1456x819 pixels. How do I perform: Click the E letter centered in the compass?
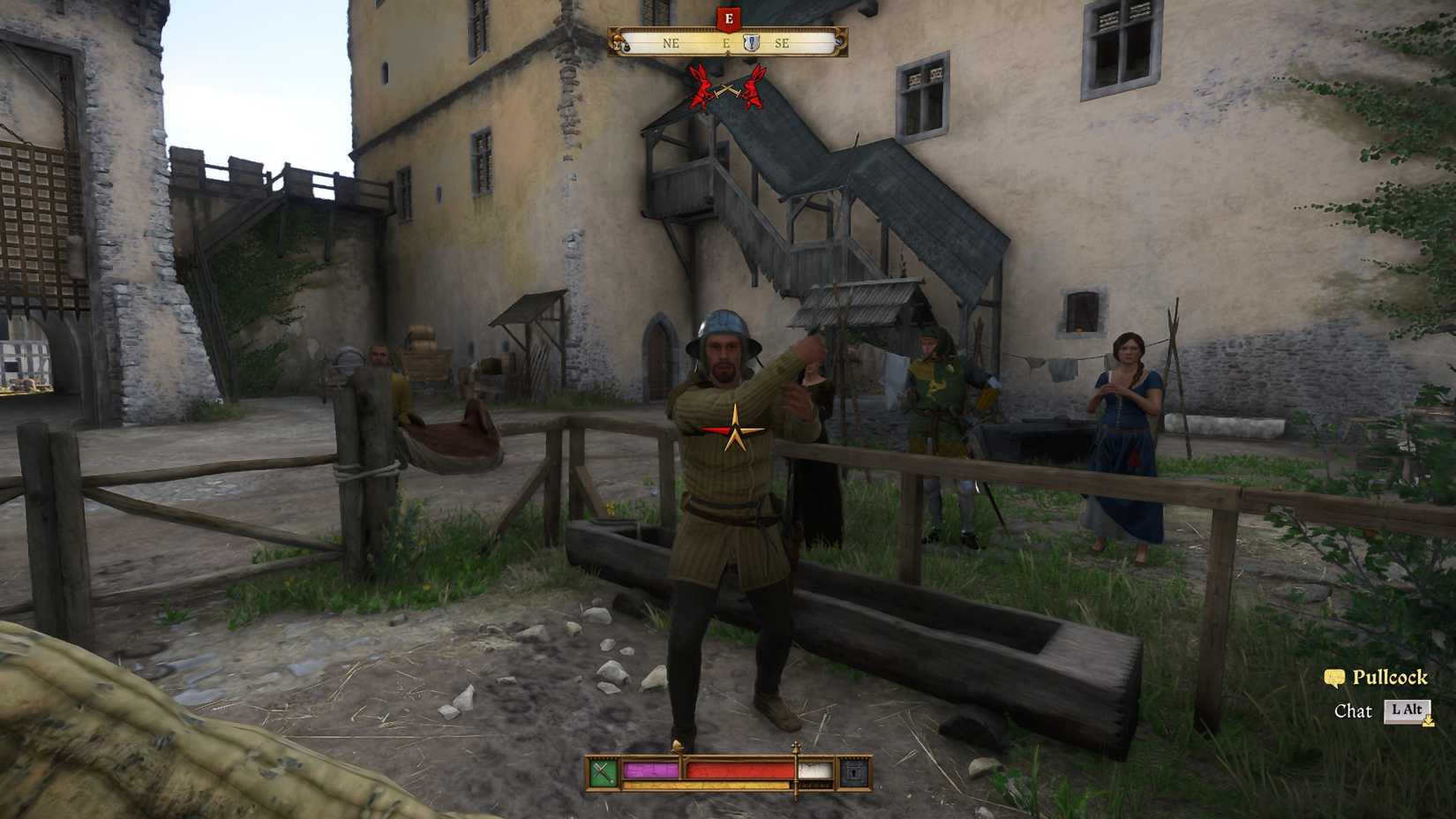click(725, 41)
